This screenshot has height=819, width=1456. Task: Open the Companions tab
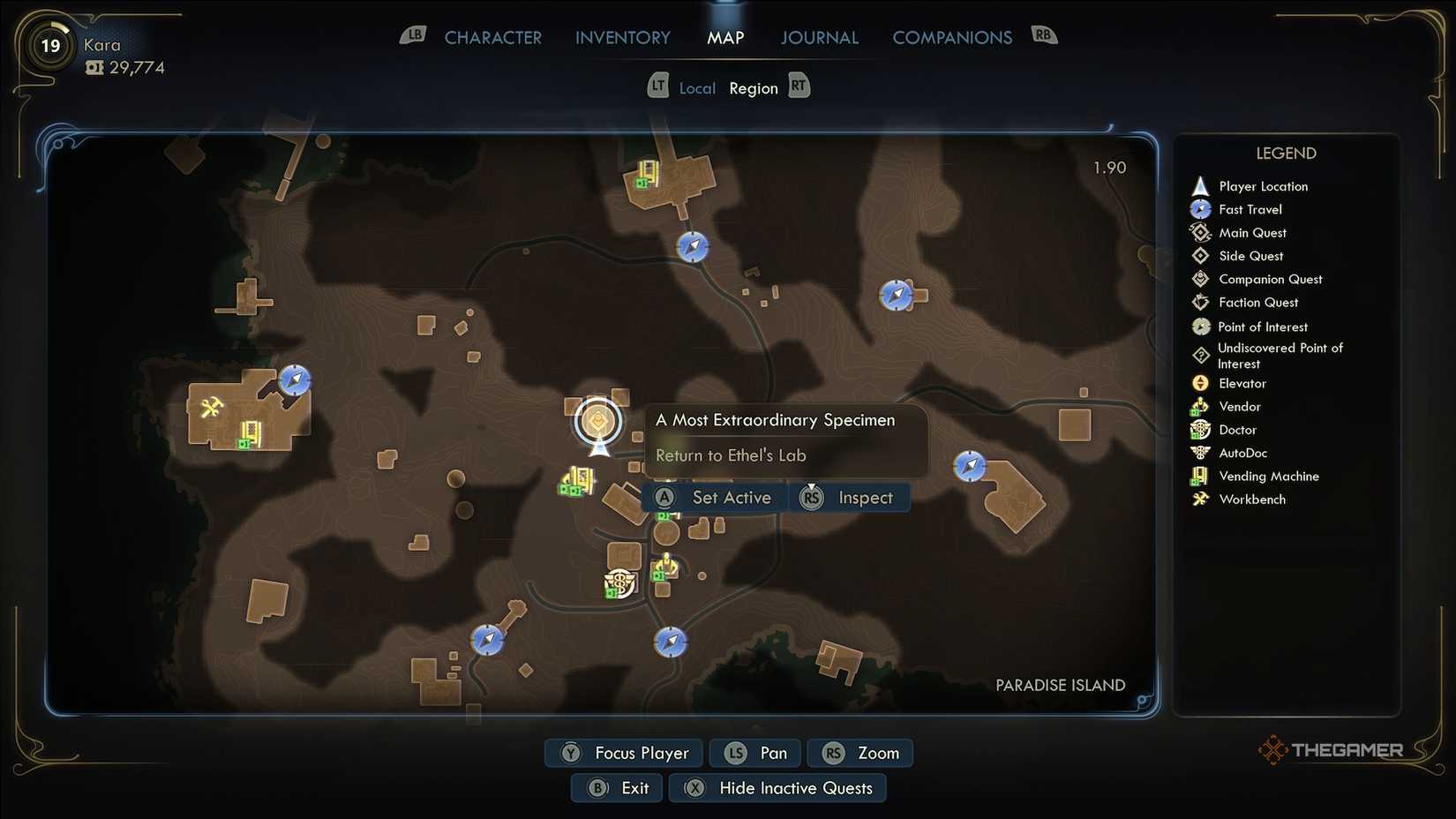[952, 37]
